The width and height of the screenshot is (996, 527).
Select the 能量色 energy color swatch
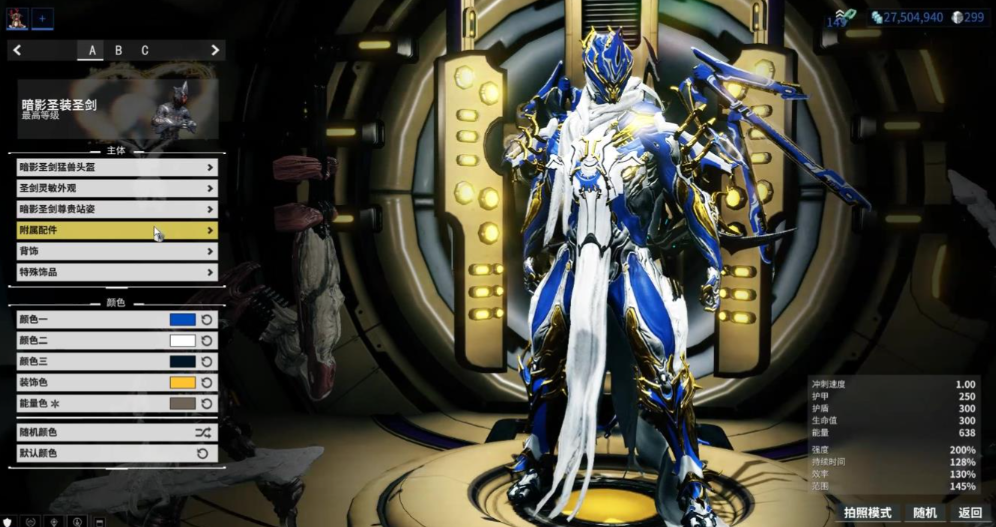182,403
